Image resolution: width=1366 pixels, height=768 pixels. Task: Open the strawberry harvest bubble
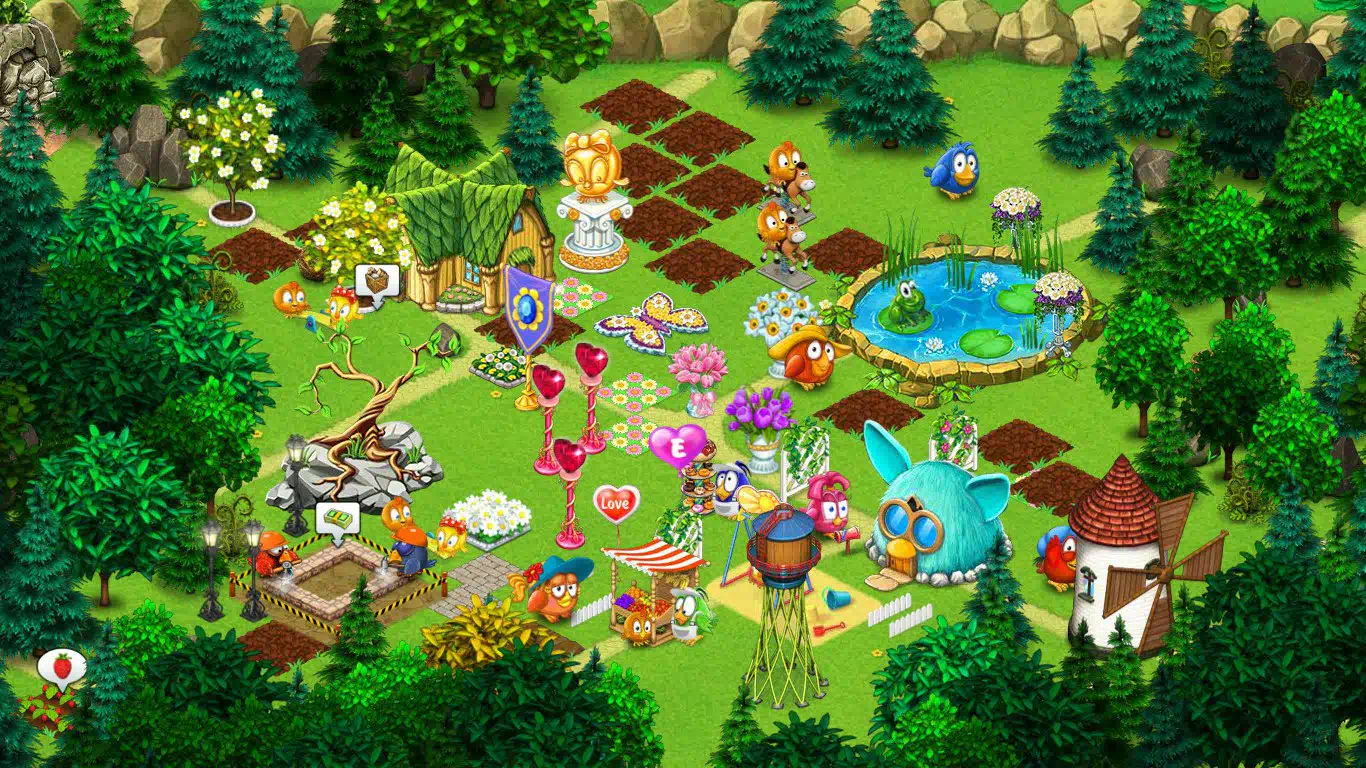62,666
